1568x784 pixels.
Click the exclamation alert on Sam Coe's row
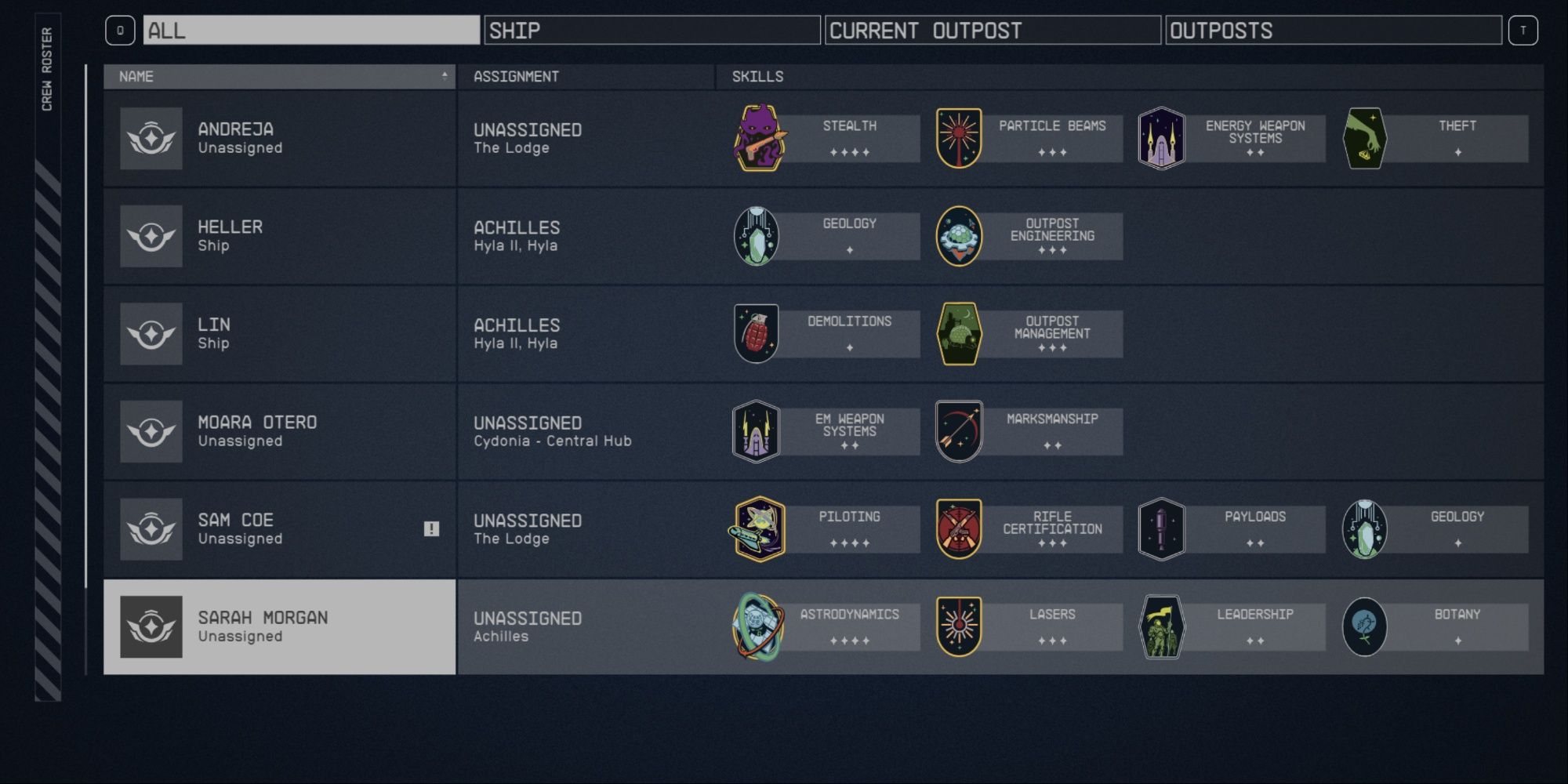coord(430,528)
